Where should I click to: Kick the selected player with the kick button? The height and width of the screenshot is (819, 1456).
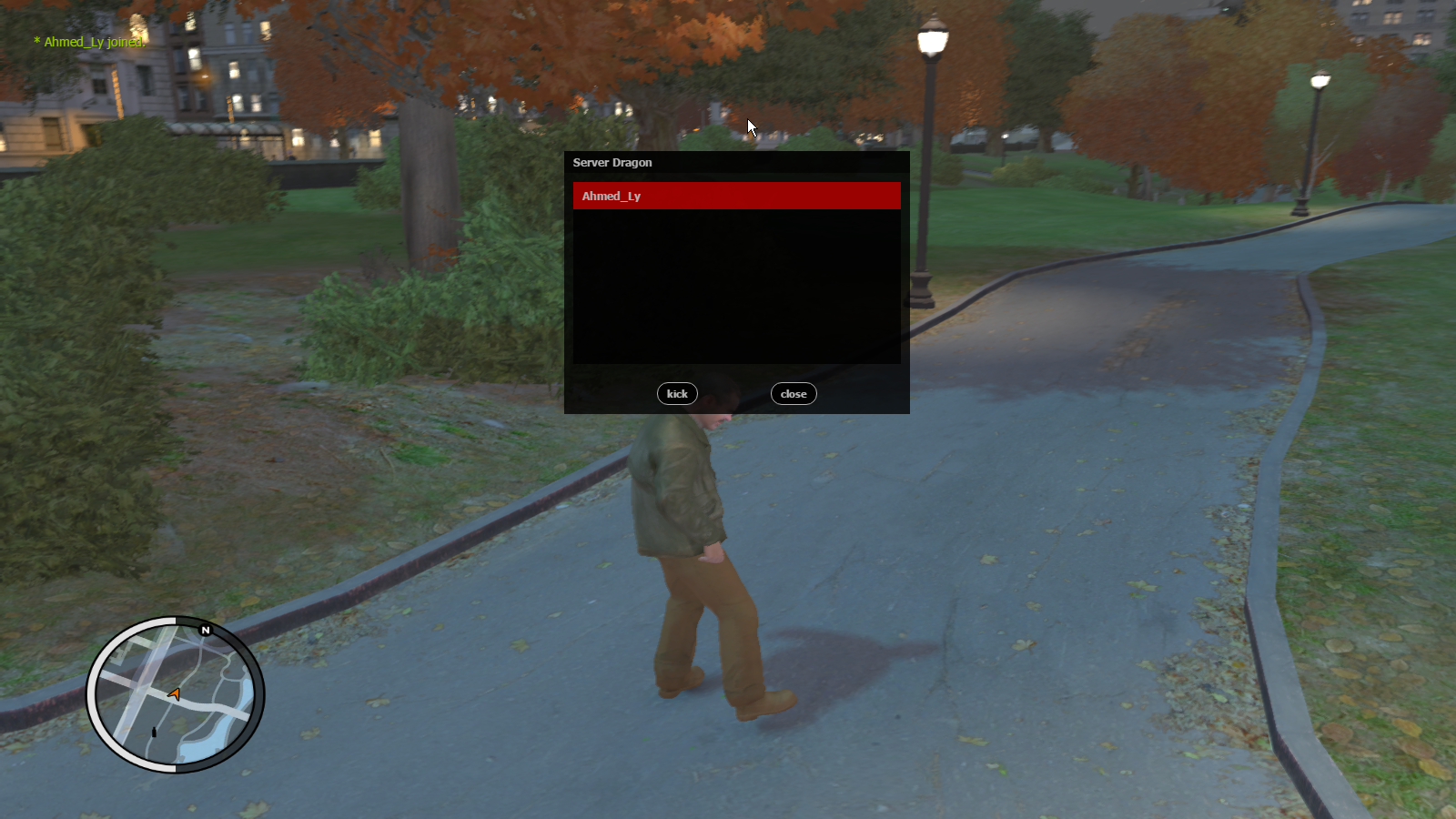coord(677,394)
